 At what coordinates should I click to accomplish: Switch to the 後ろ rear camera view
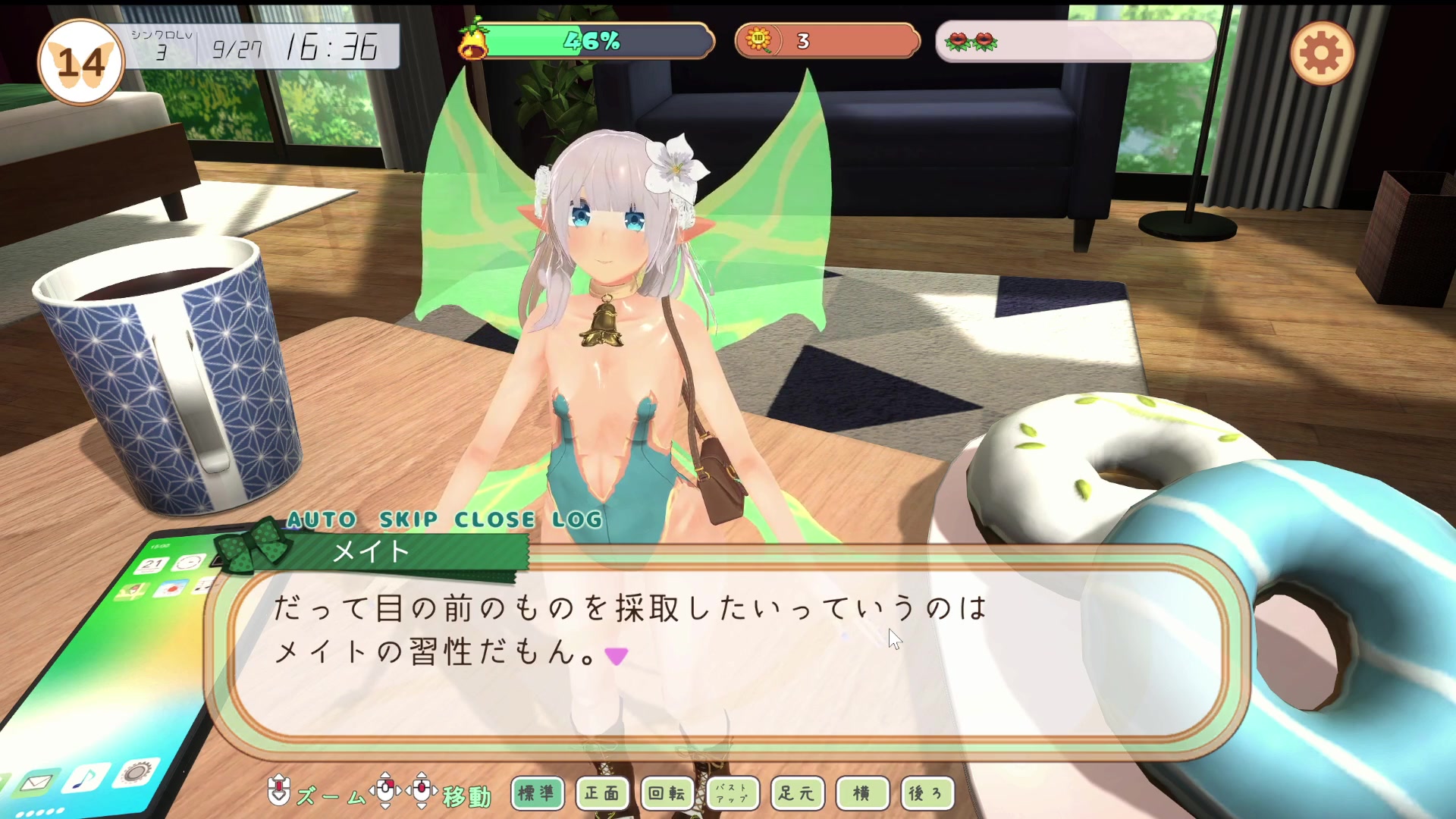927,793
